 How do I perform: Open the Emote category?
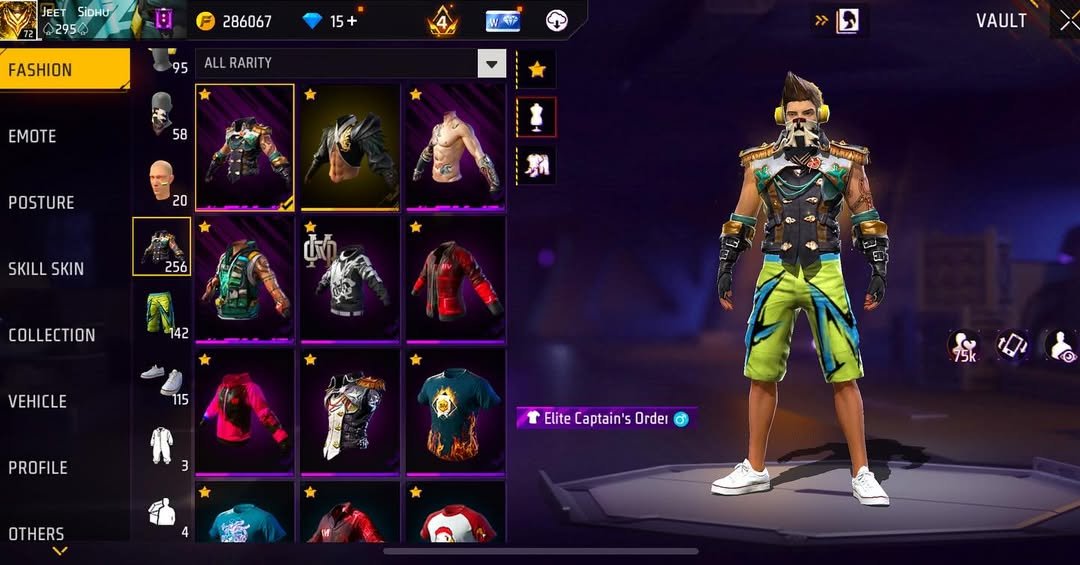(33, 136)
